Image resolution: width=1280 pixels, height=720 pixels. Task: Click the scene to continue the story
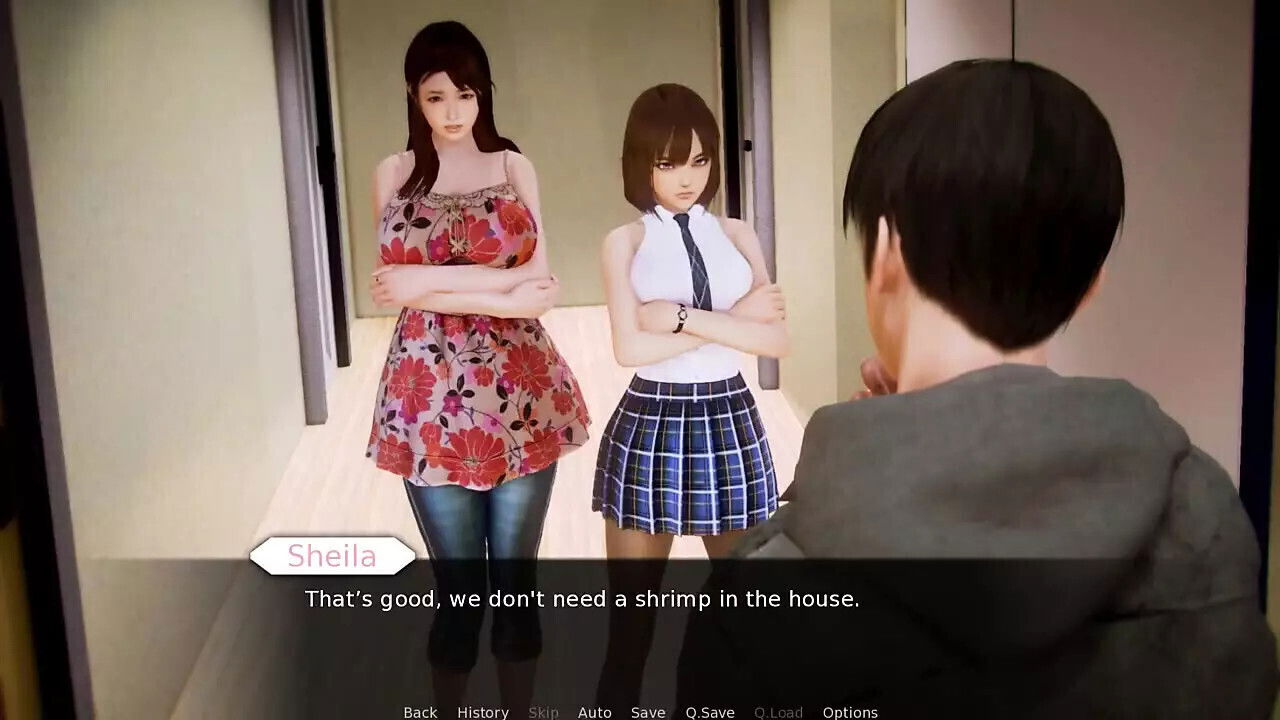click(640, 300)
